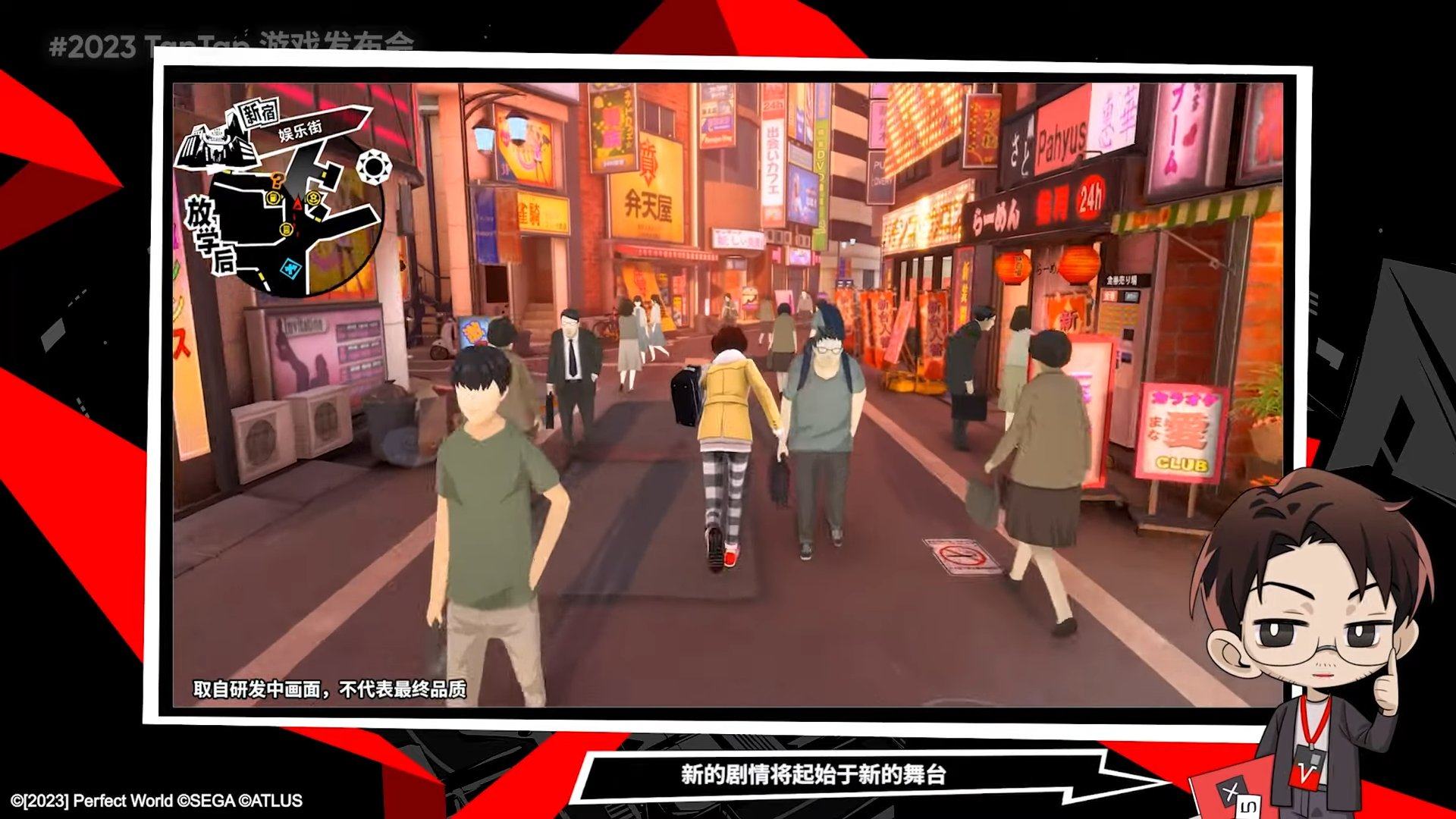
Task: Click the lower yellow vending machine map icon
Action: tap(287, 230)
